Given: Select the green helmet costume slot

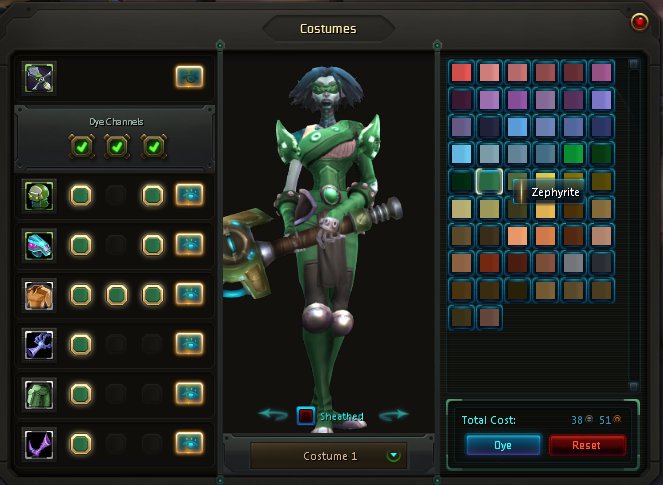Looking at the screenshot, I should click(x=40, y=195).
